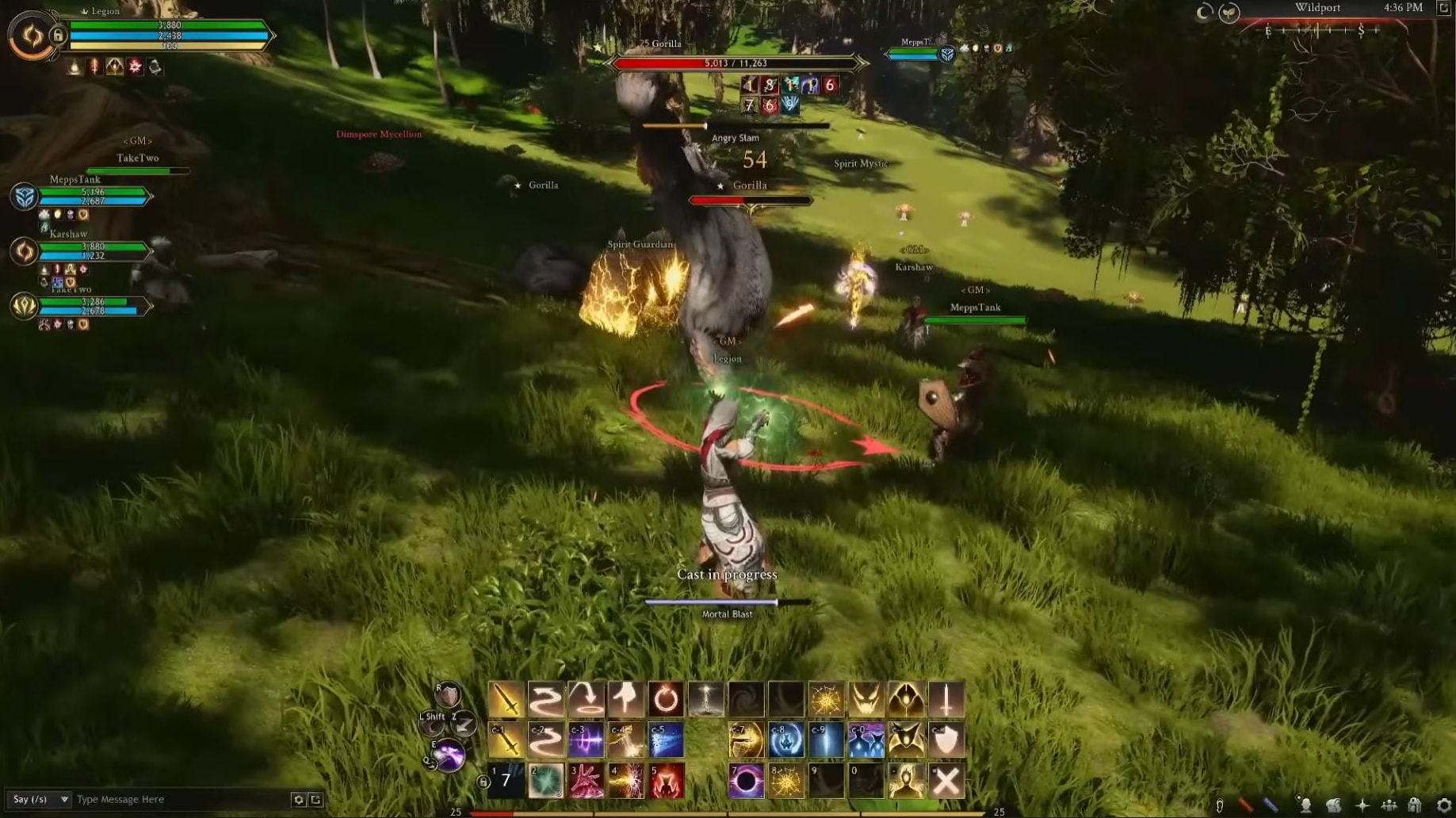Image resolution: width=1456 pixels, height=818 pixels.
Task: Open the character sheet icon
Action: point(1305,806)
